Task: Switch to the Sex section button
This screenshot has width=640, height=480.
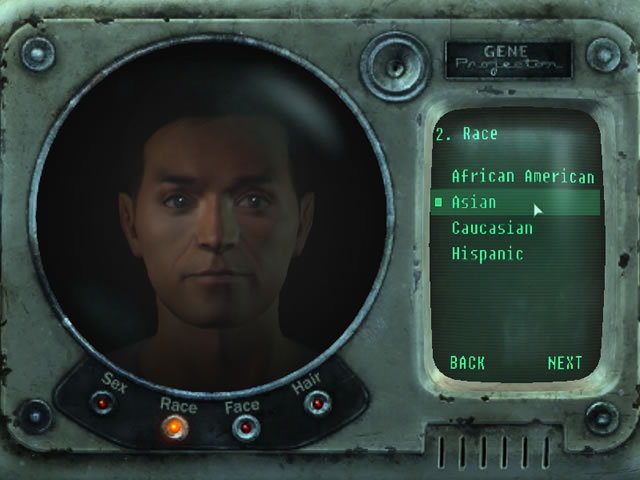Action: [x=101, y=403]
